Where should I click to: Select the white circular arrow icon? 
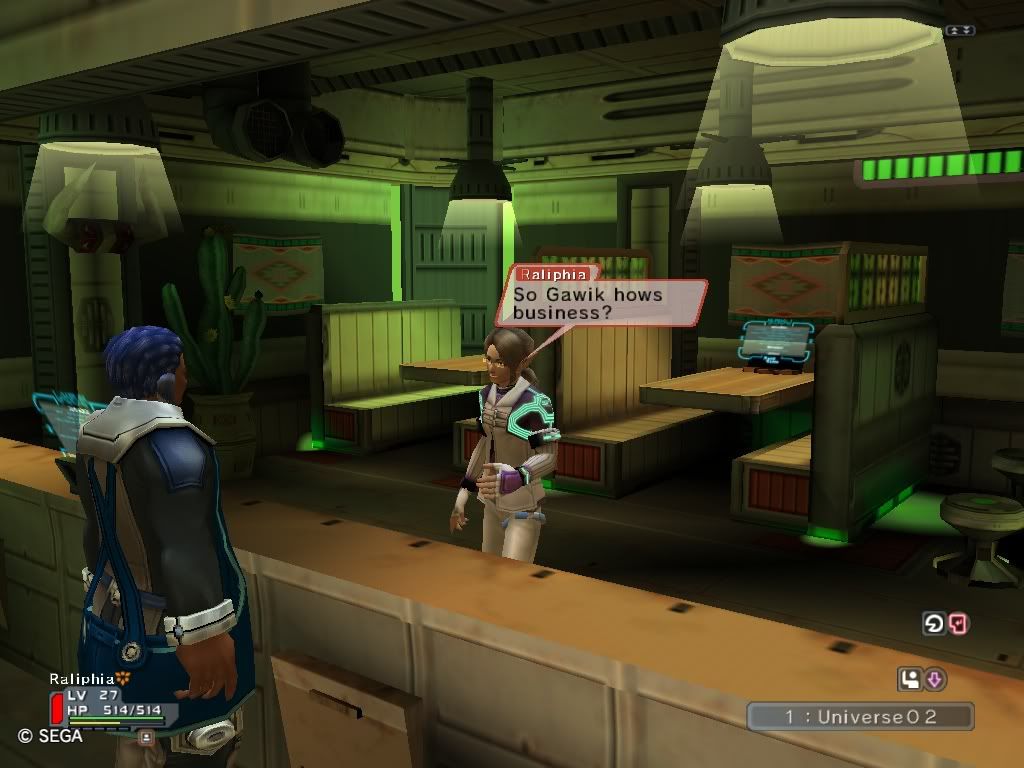point(933,624)
